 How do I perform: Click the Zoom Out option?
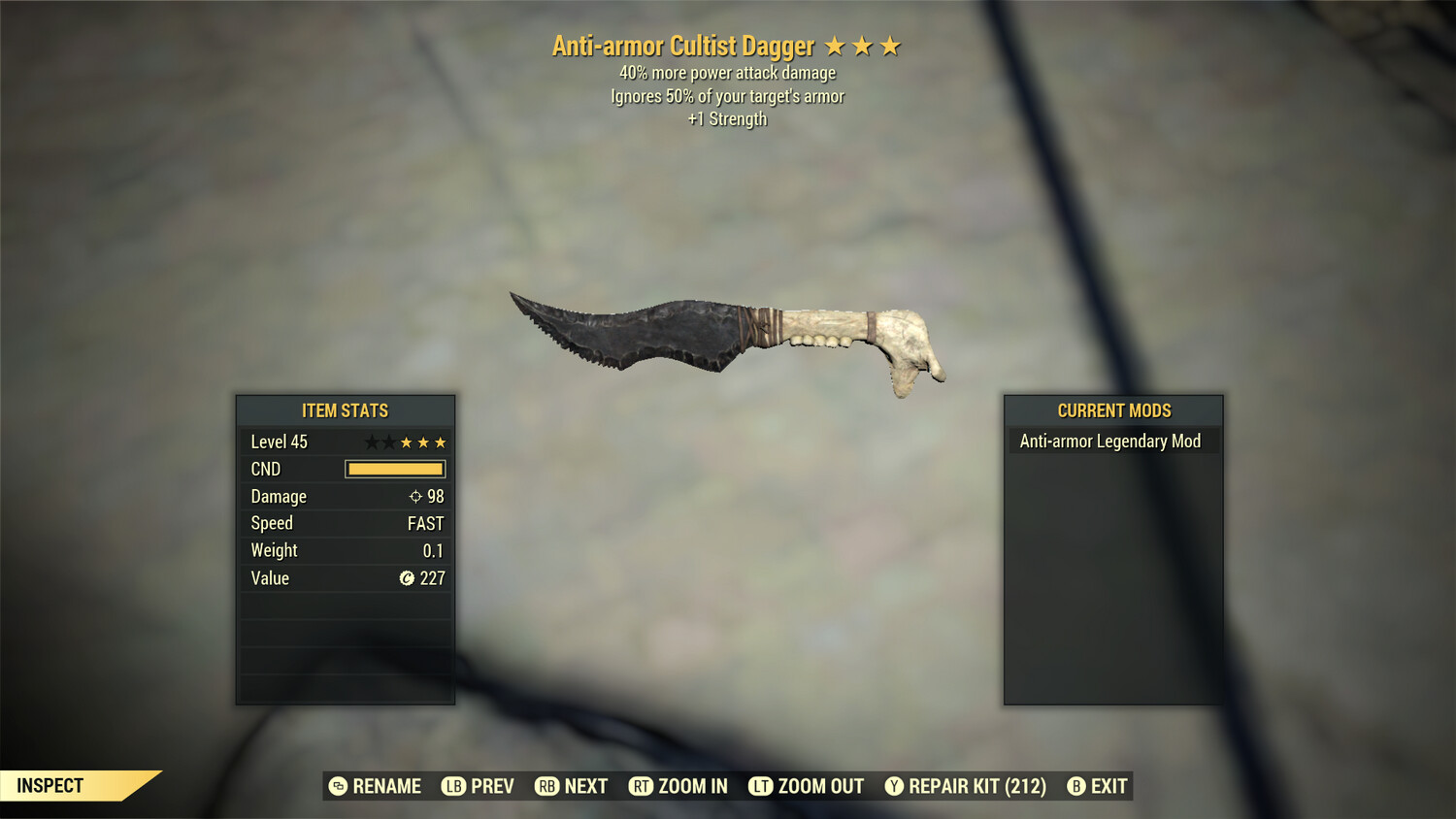pyautogui.click(x=806, y=786)
